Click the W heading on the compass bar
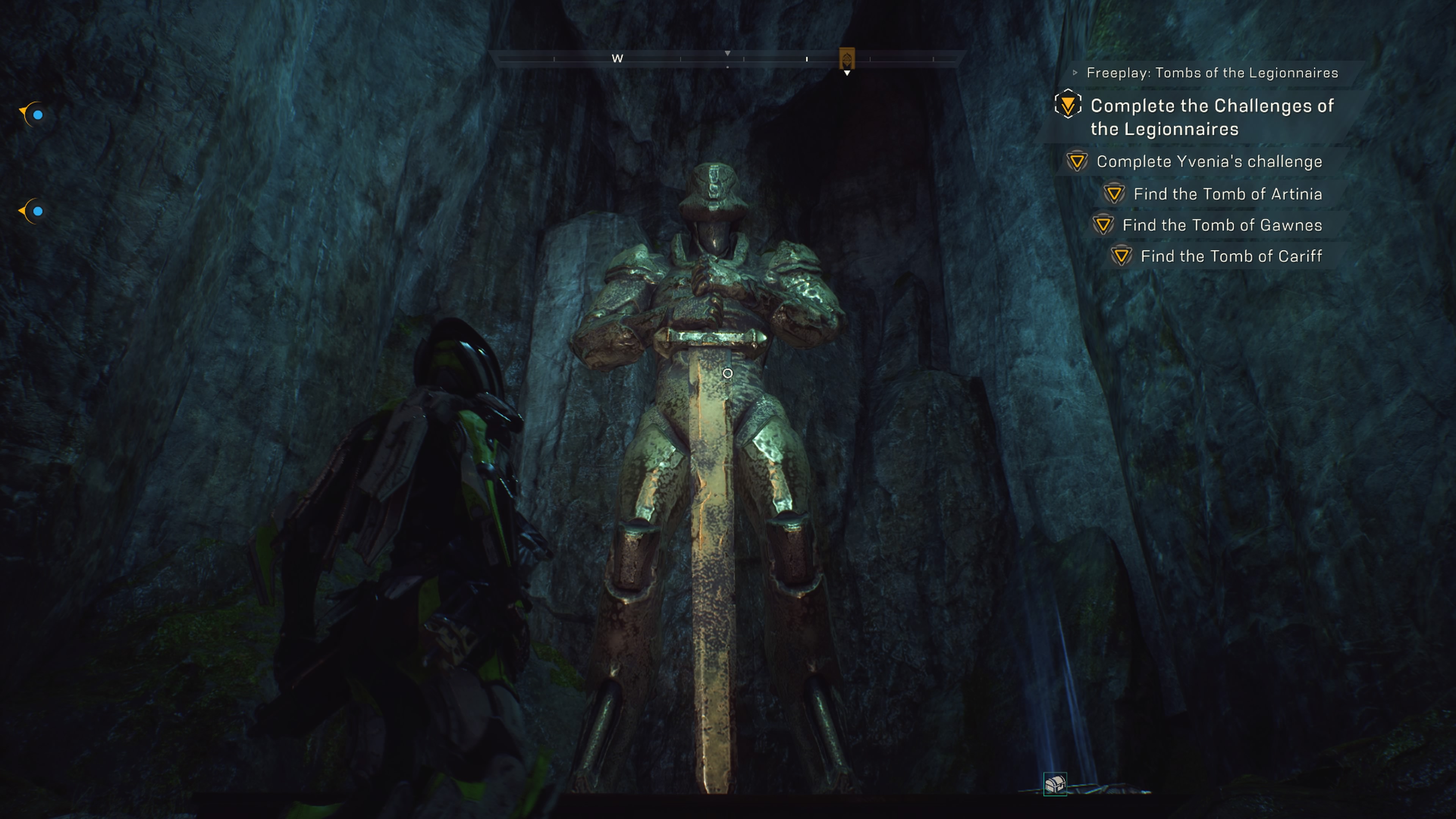The image size is (1456, 819). (617, 58)
